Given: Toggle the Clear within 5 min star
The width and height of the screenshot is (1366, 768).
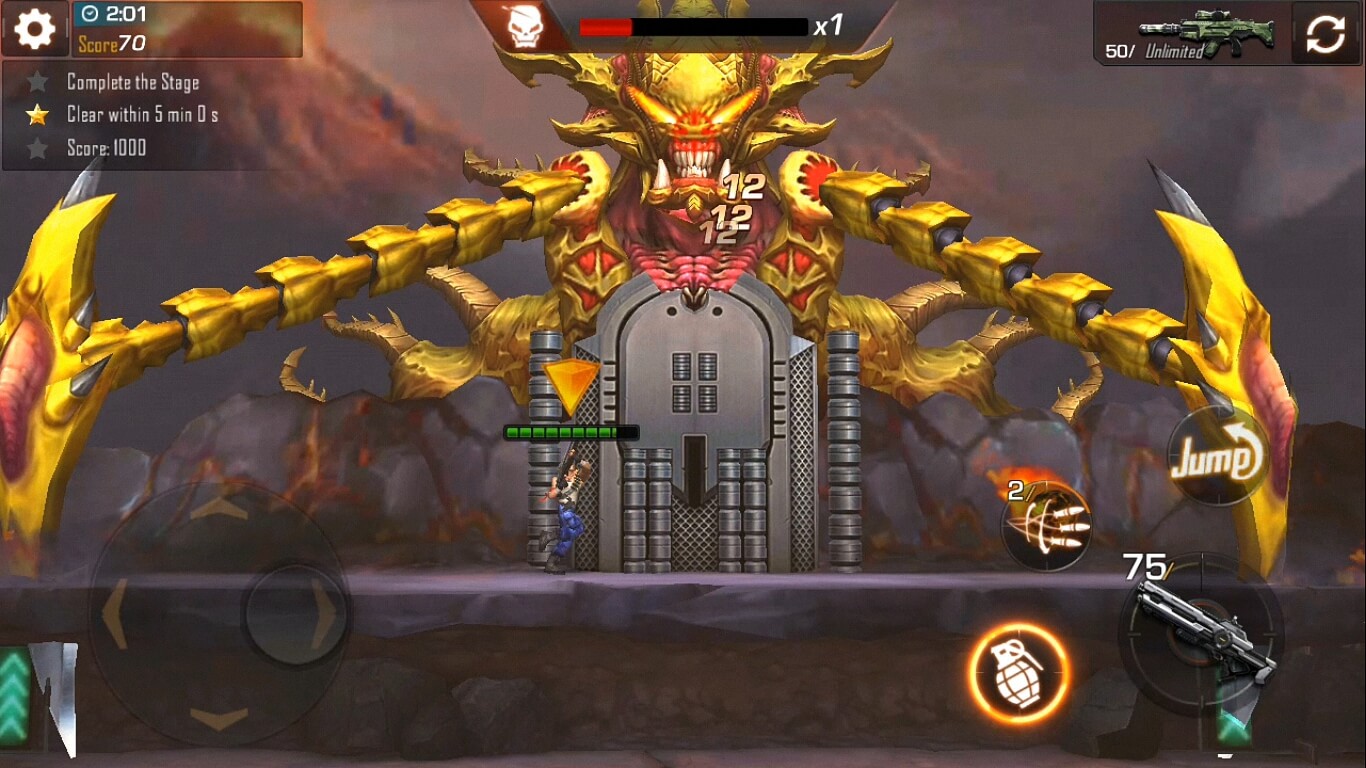Looking at the screenshot, I should [x=36, y=115].
